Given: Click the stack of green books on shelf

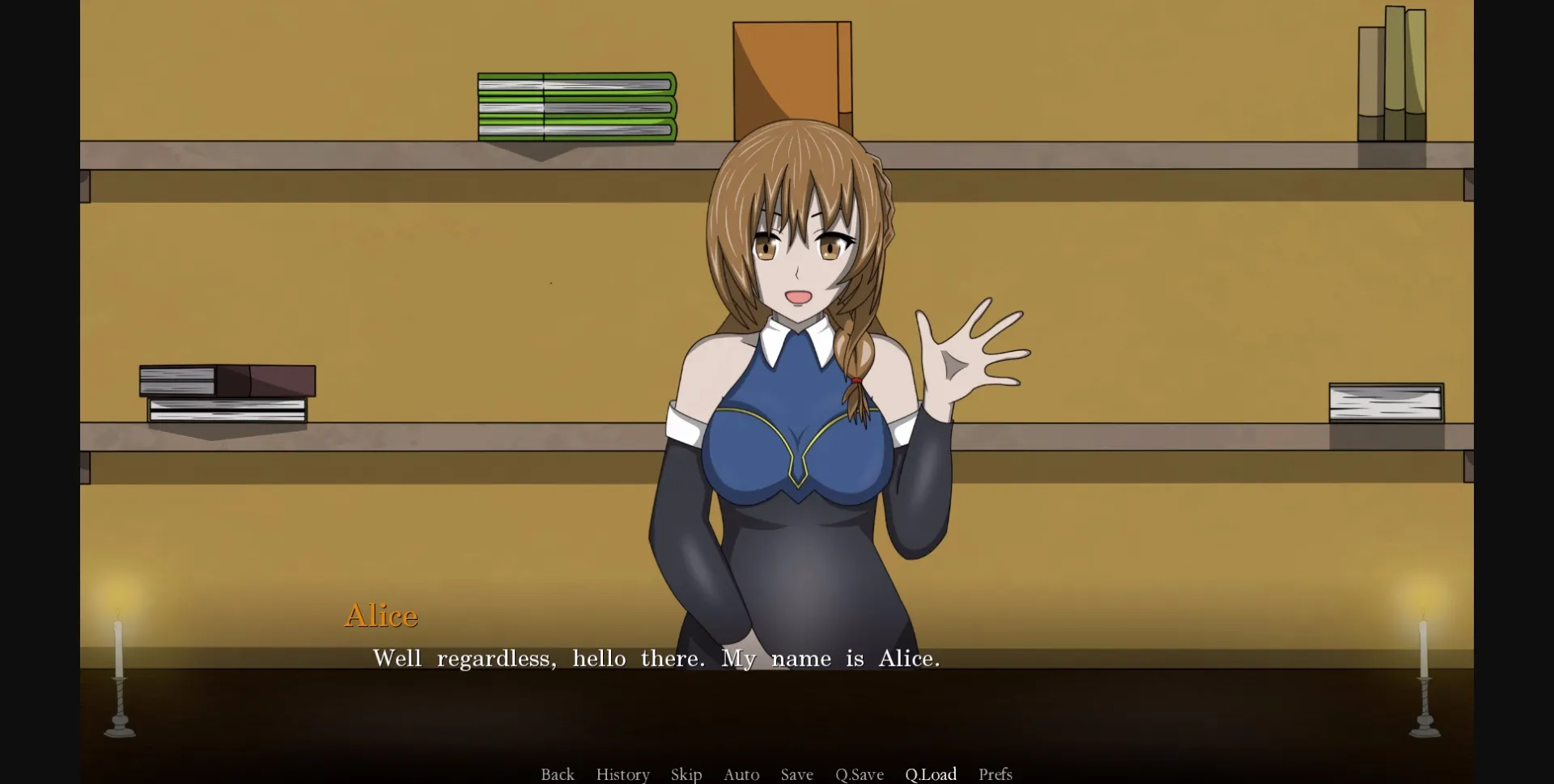Looking at the screenshot, I should 576,105.
